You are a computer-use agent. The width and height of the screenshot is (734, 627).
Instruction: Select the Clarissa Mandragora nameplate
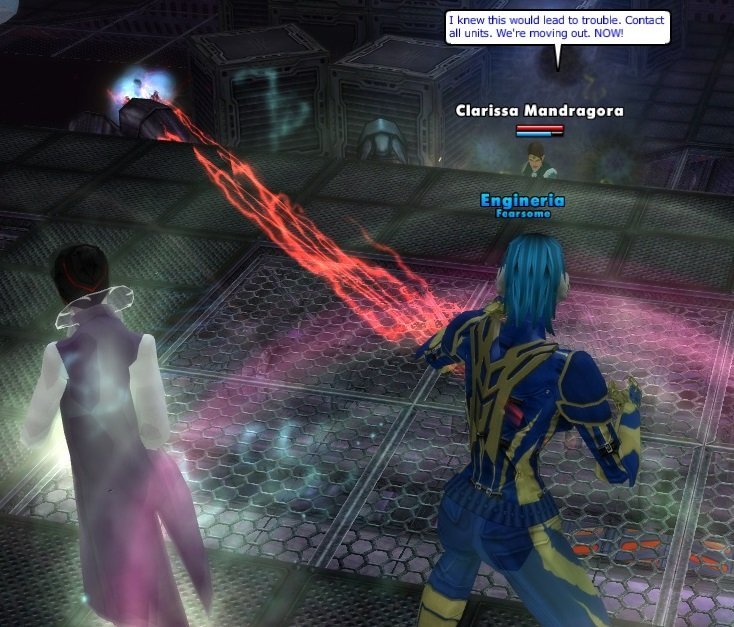point(539,111)
